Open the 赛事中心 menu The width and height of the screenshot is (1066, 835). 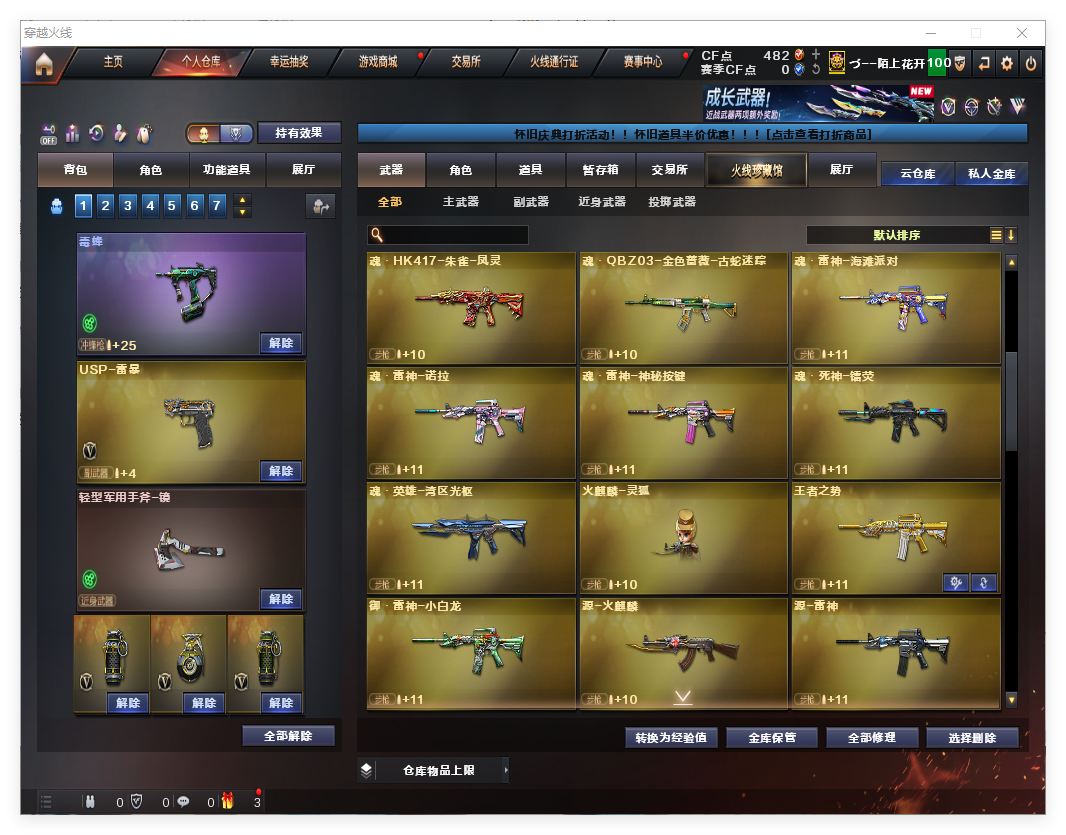[x=643, y=62]
